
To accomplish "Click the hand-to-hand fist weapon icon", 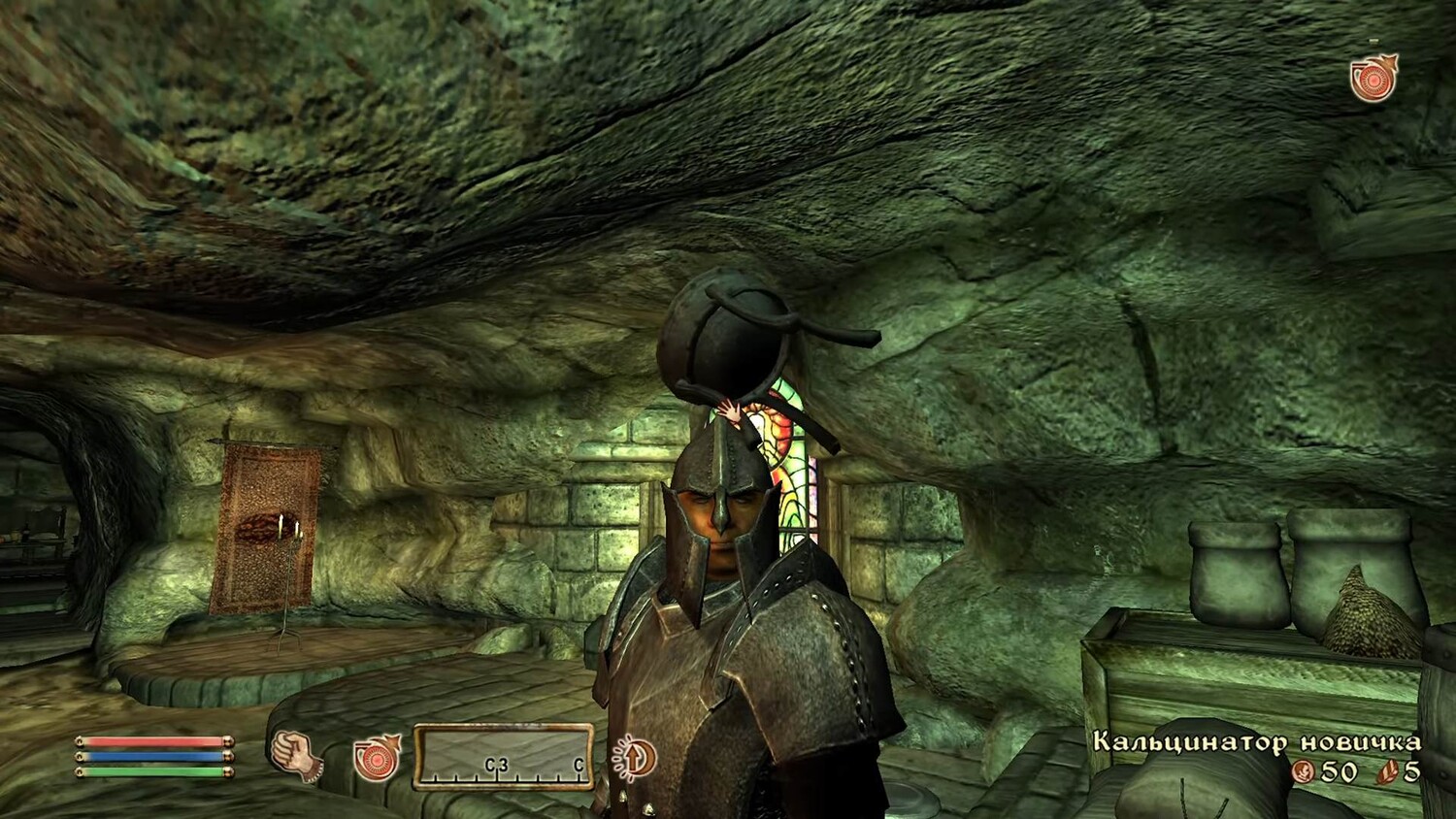I will (x=295, y=754).
